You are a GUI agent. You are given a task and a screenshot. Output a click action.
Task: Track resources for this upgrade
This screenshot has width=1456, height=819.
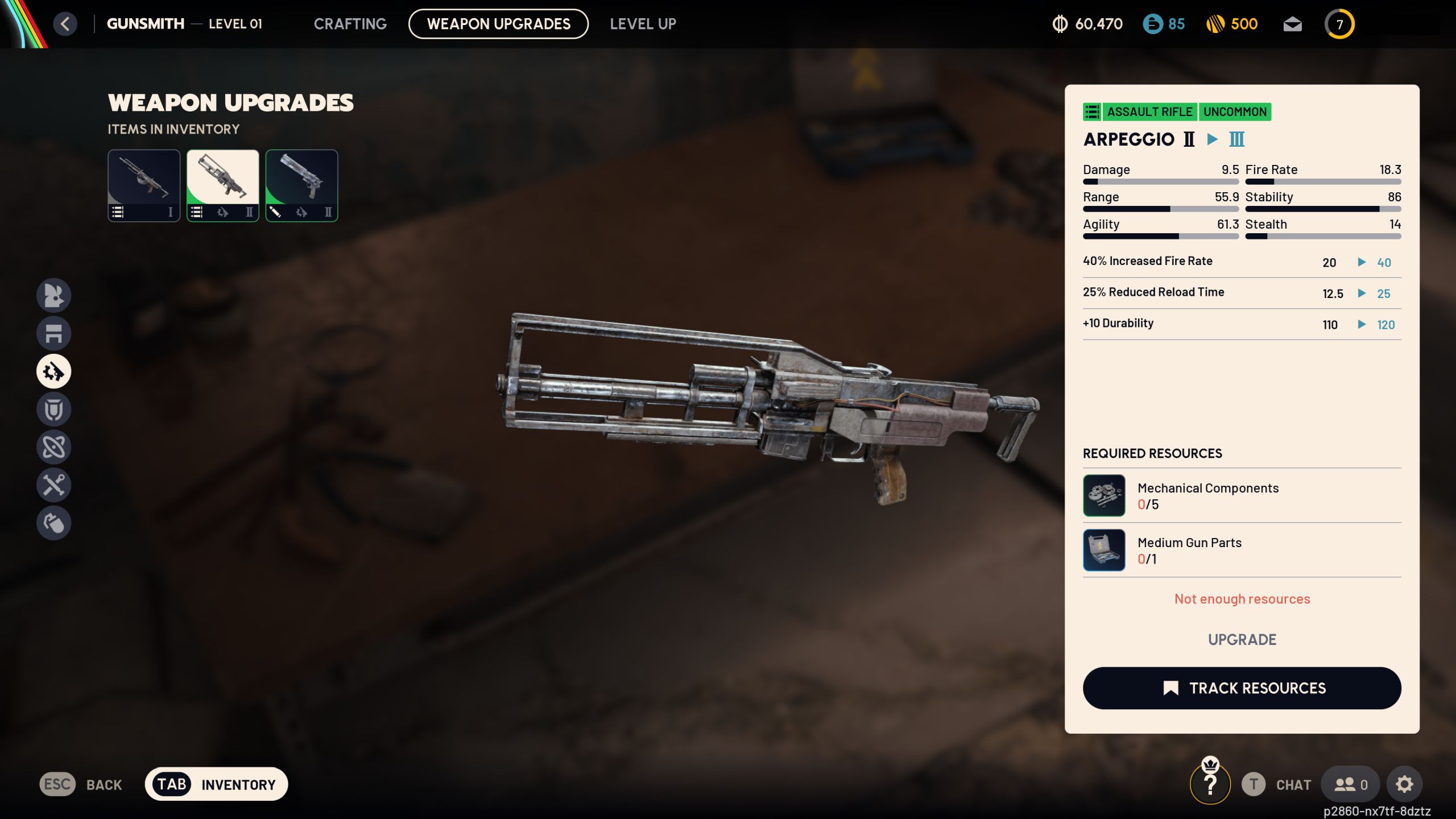pyautogui.click(x=1242, y=688)
